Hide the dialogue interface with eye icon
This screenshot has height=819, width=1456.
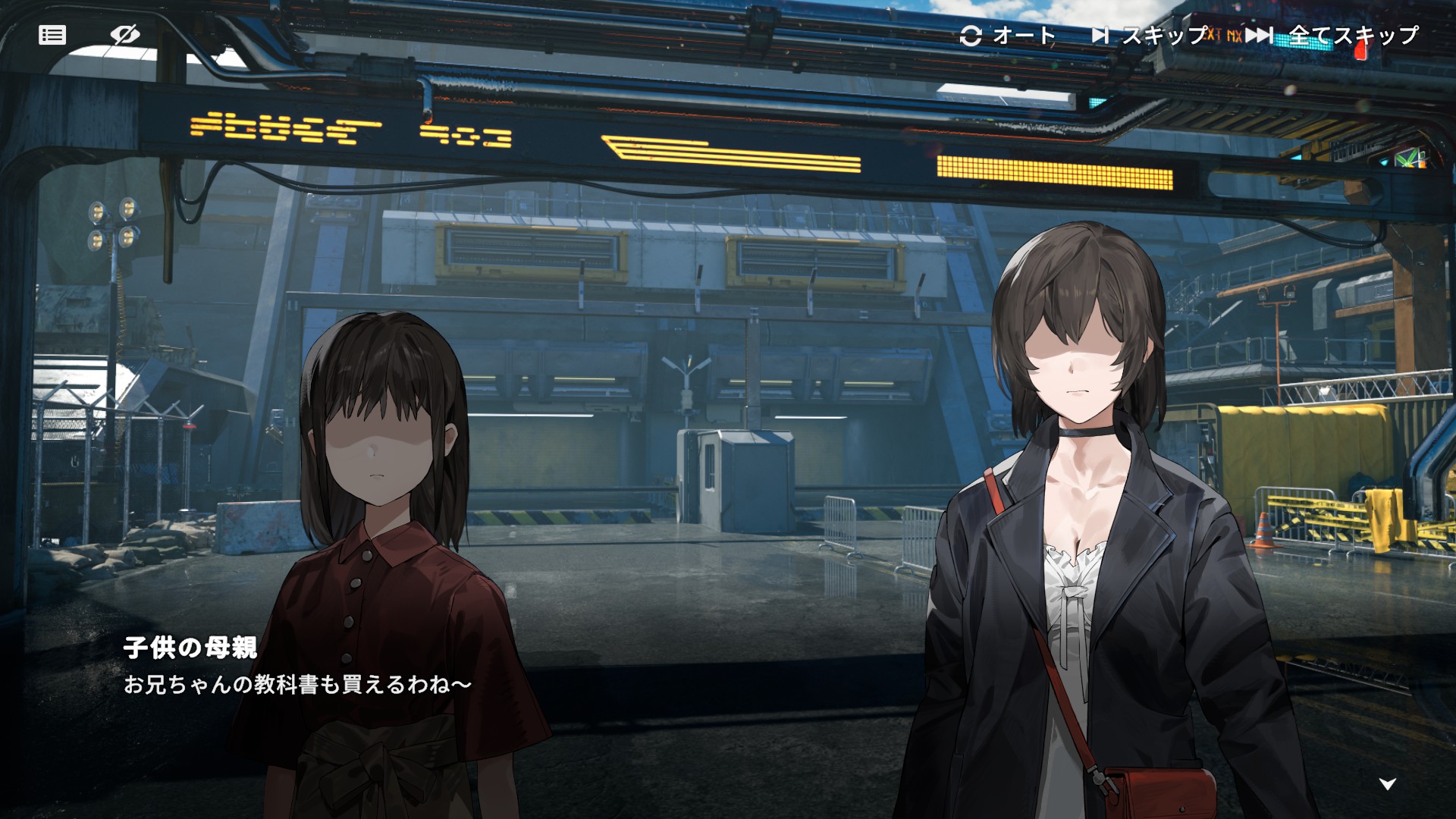124,35
